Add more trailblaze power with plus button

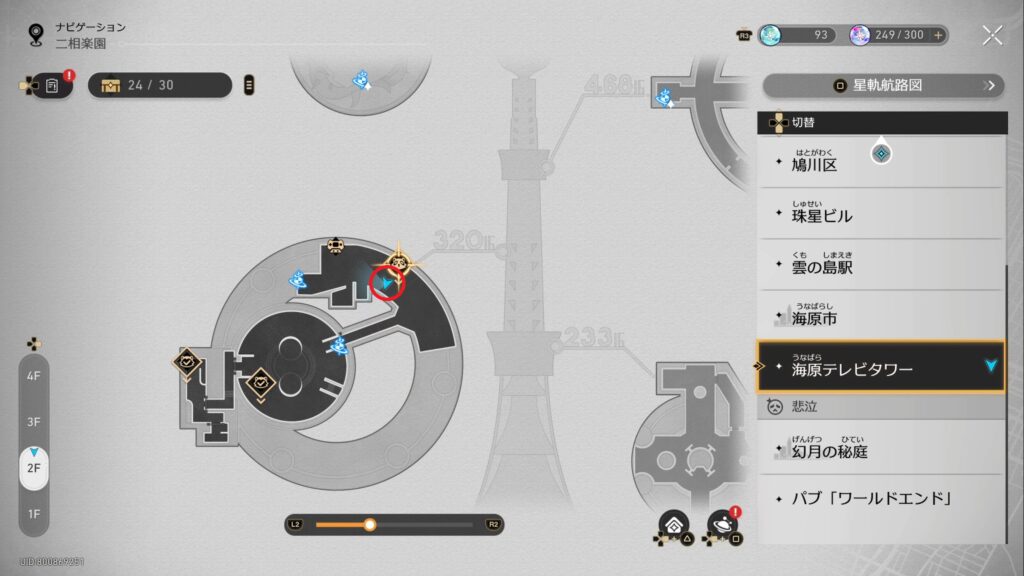coord(939,35)
